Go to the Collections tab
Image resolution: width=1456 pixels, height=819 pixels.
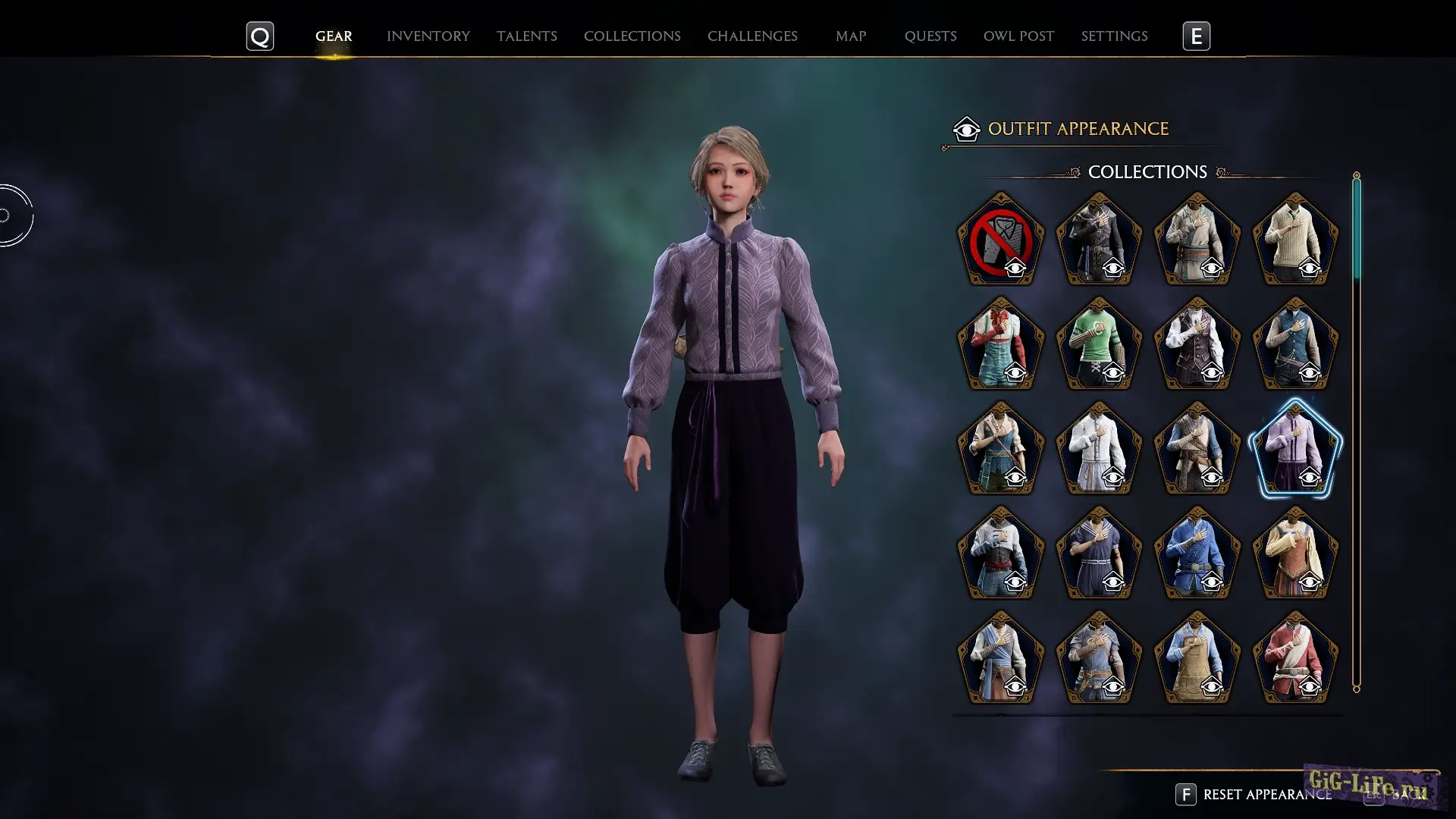(632, 36)
